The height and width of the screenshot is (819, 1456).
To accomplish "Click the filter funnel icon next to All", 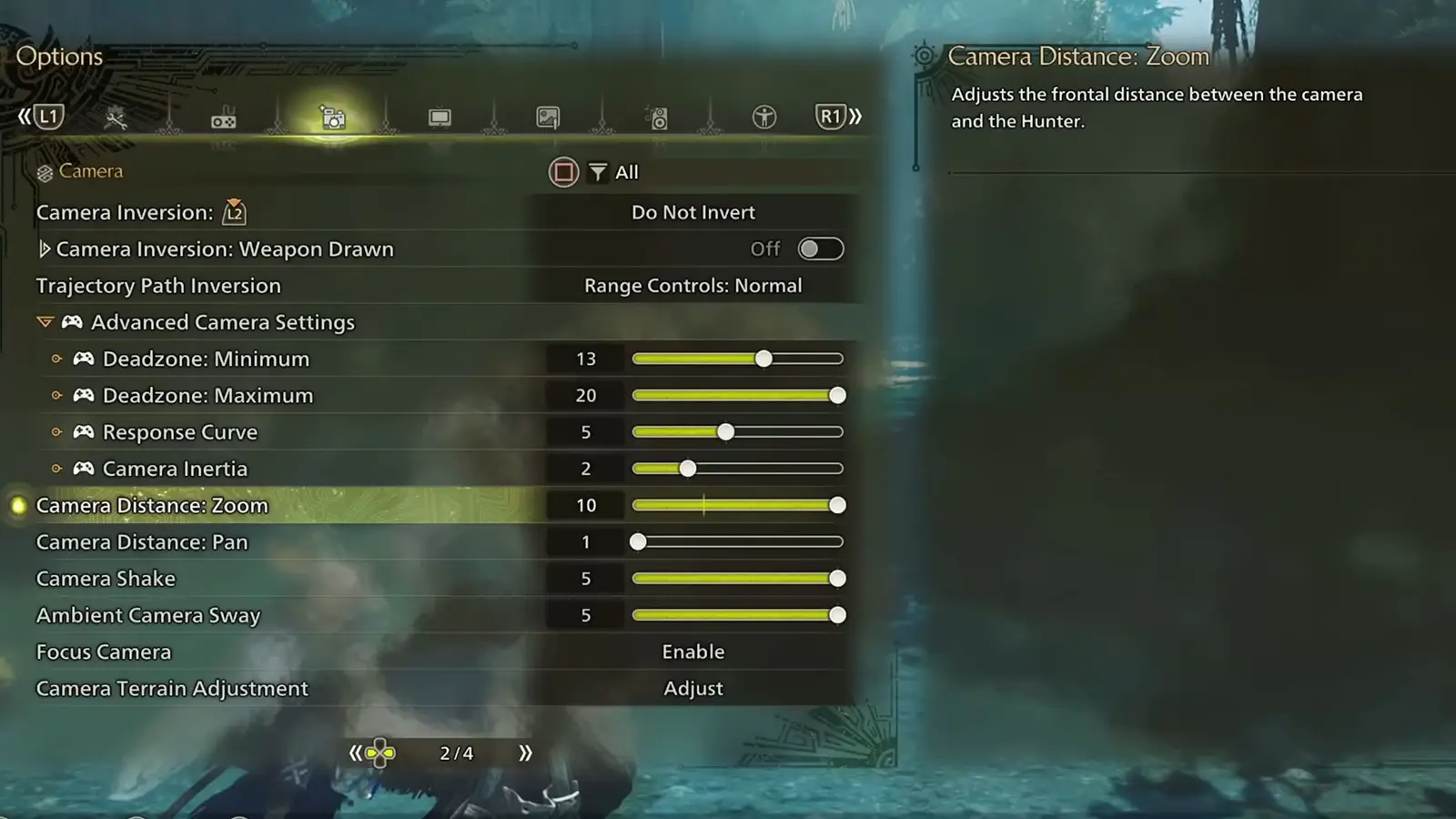I will pos(598,172).
